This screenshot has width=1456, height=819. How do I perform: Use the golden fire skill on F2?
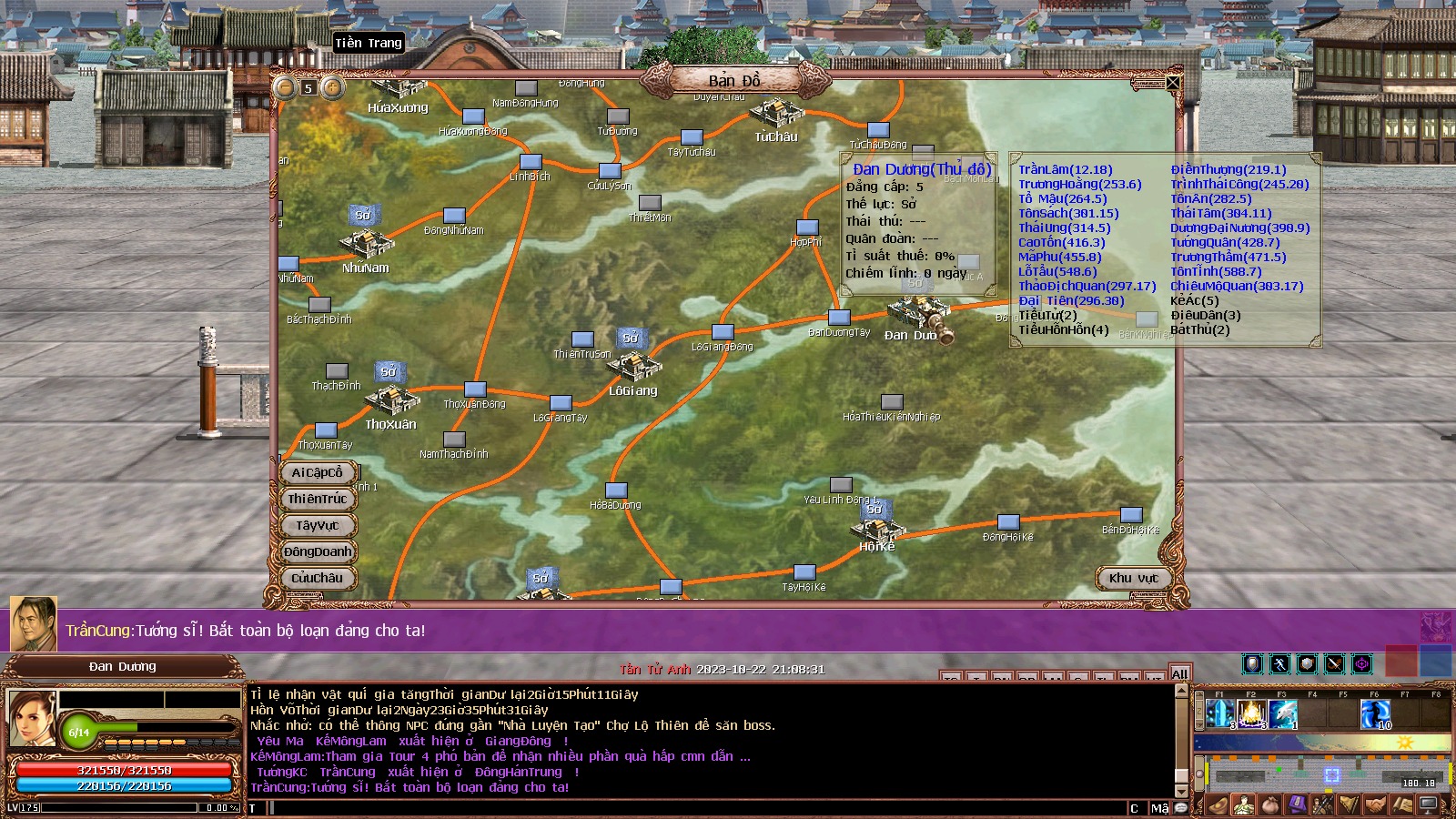click(1251, 714)
